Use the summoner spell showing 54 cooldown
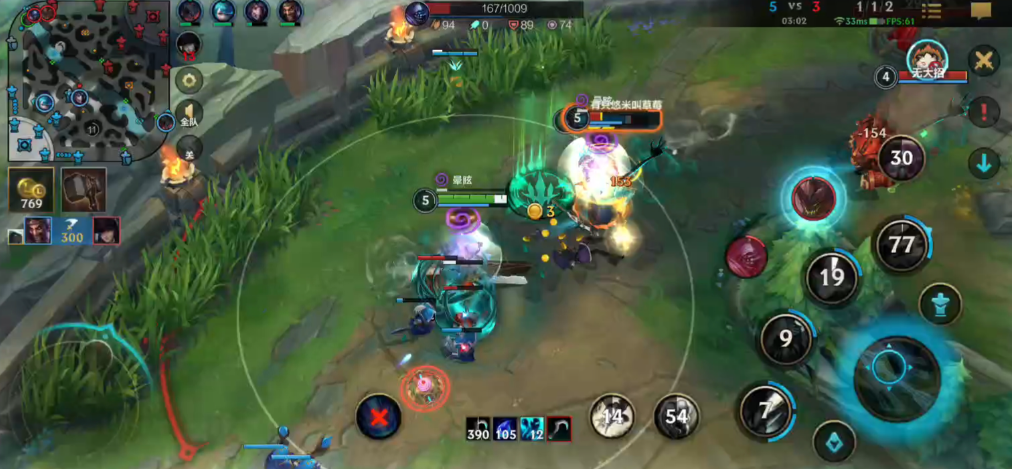 coord(677,416)
